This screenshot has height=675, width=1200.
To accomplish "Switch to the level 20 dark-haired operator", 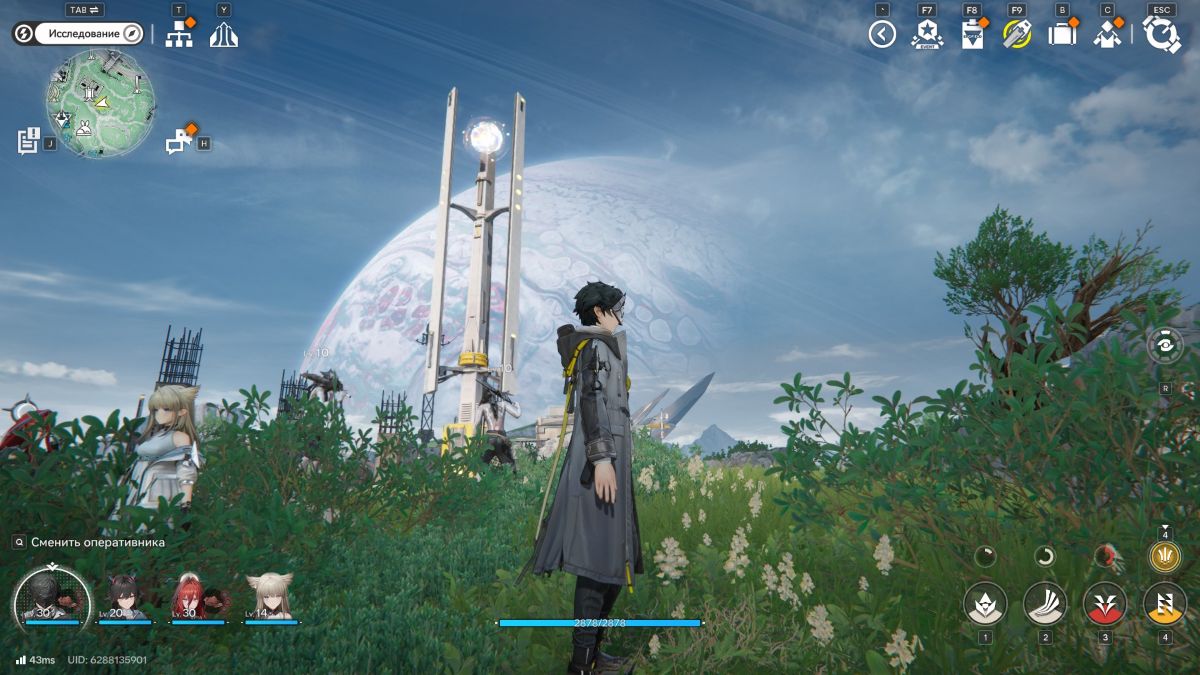I will tap(125, 598).
